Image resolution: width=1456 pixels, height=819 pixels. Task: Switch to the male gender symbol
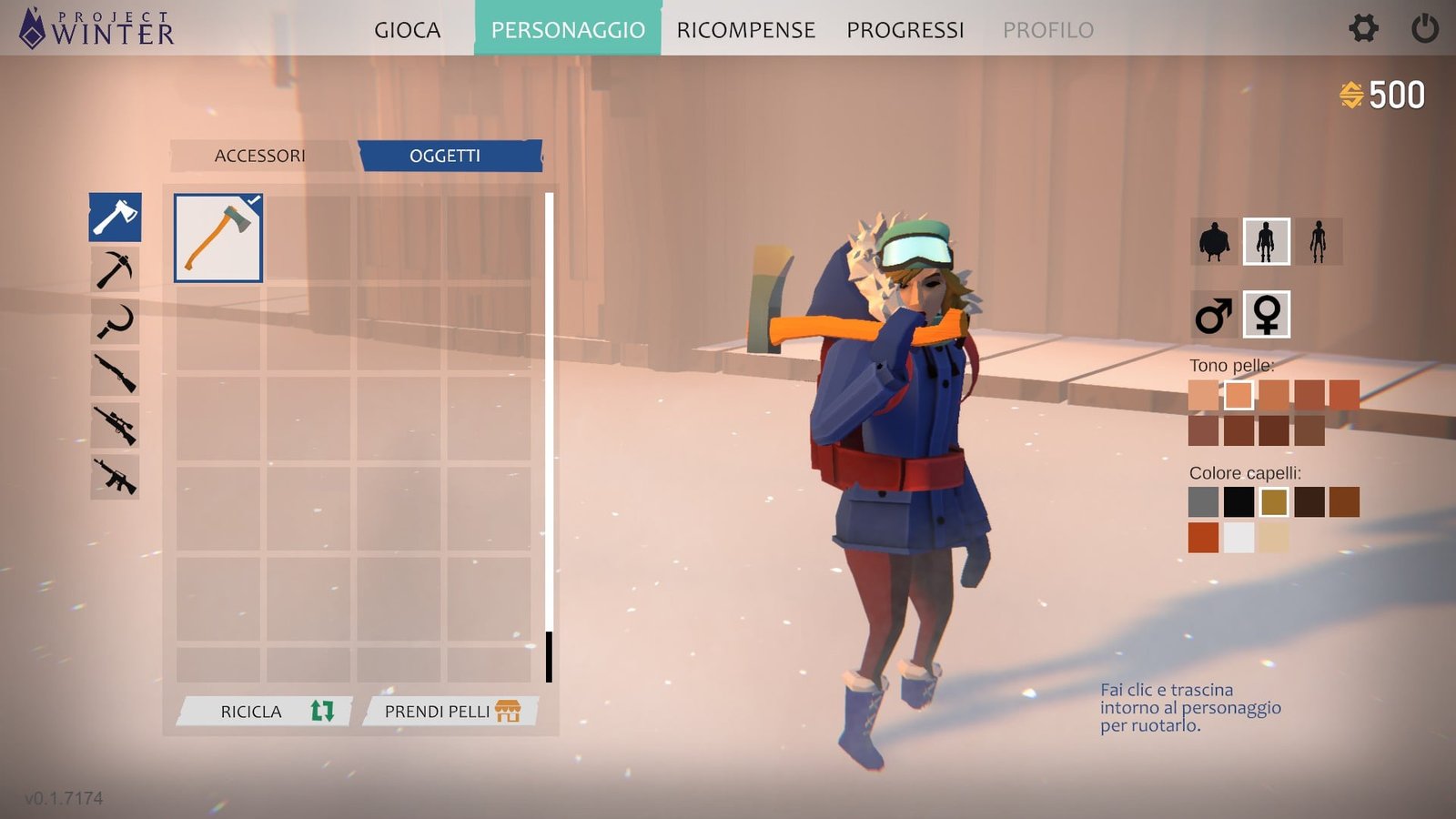tap(1214, 315)
